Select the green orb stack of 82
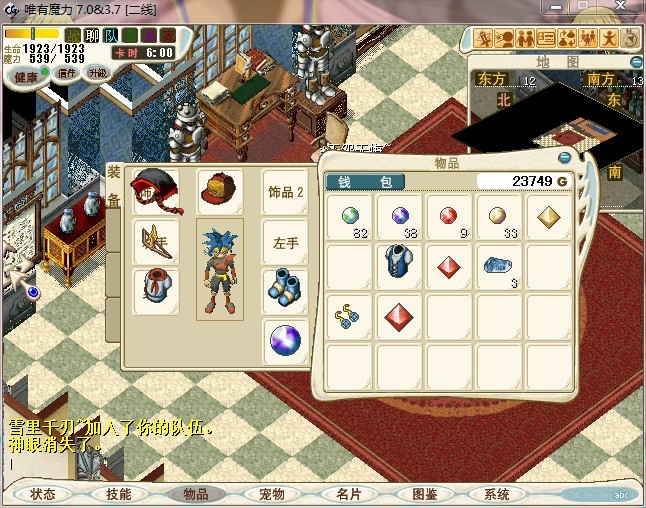The height and width of the screenshot is (508, 646). click(x=349, y=217)
